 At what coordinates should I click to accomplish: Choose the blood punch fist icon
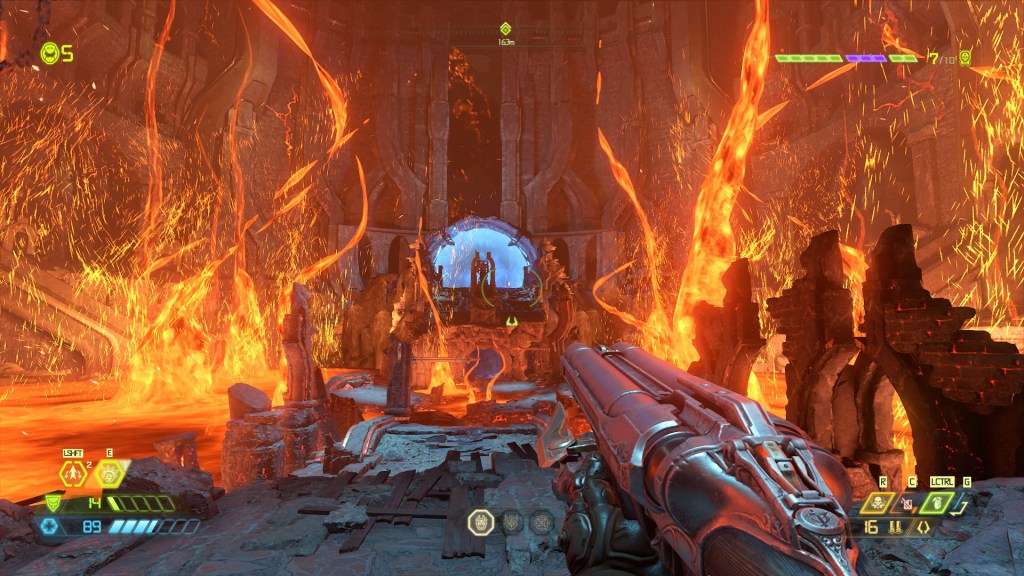pos(910,503)
